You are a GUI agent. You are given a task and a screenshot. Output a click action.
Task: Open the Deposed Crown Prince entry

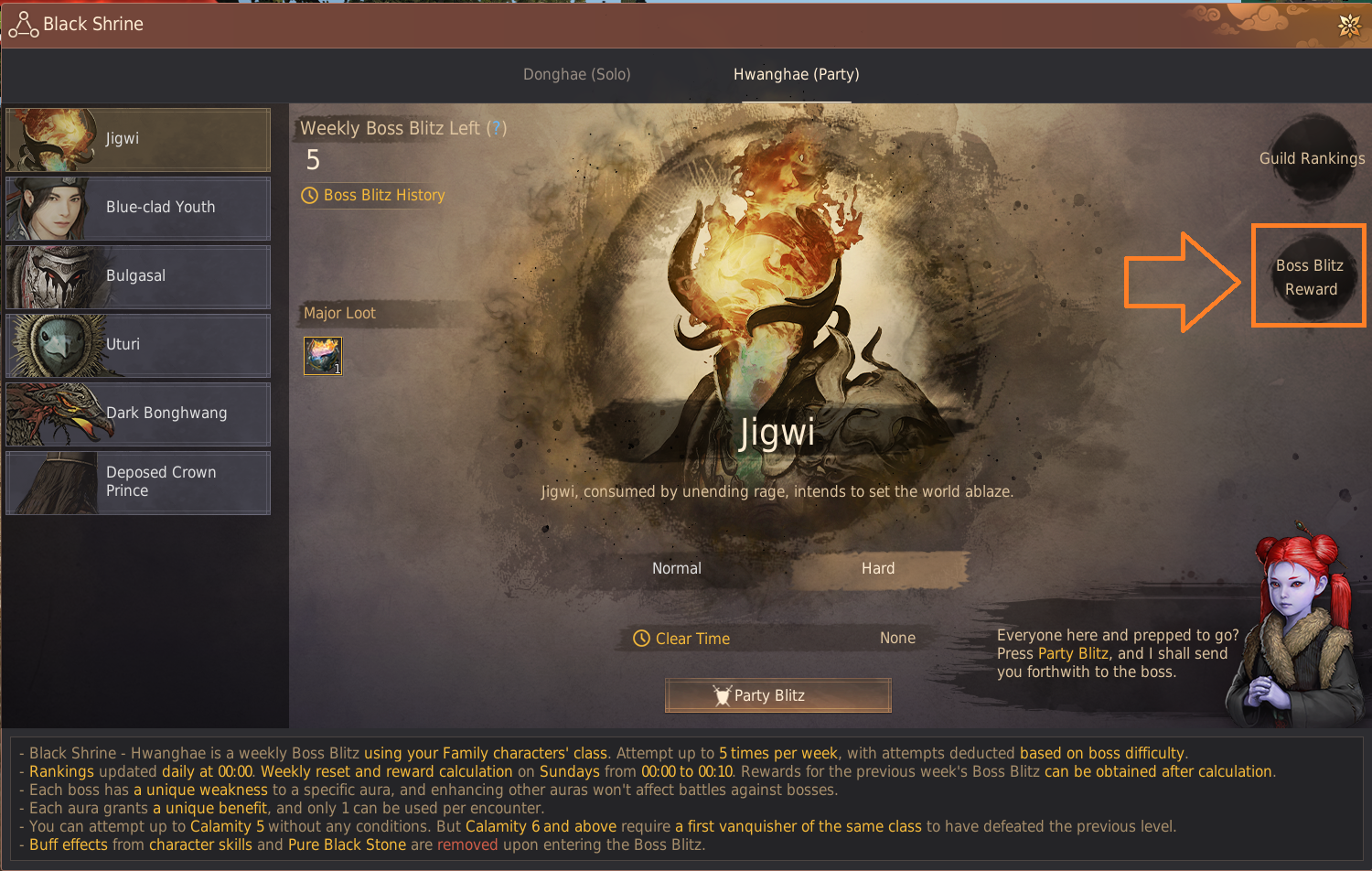[x=137, y=482]
